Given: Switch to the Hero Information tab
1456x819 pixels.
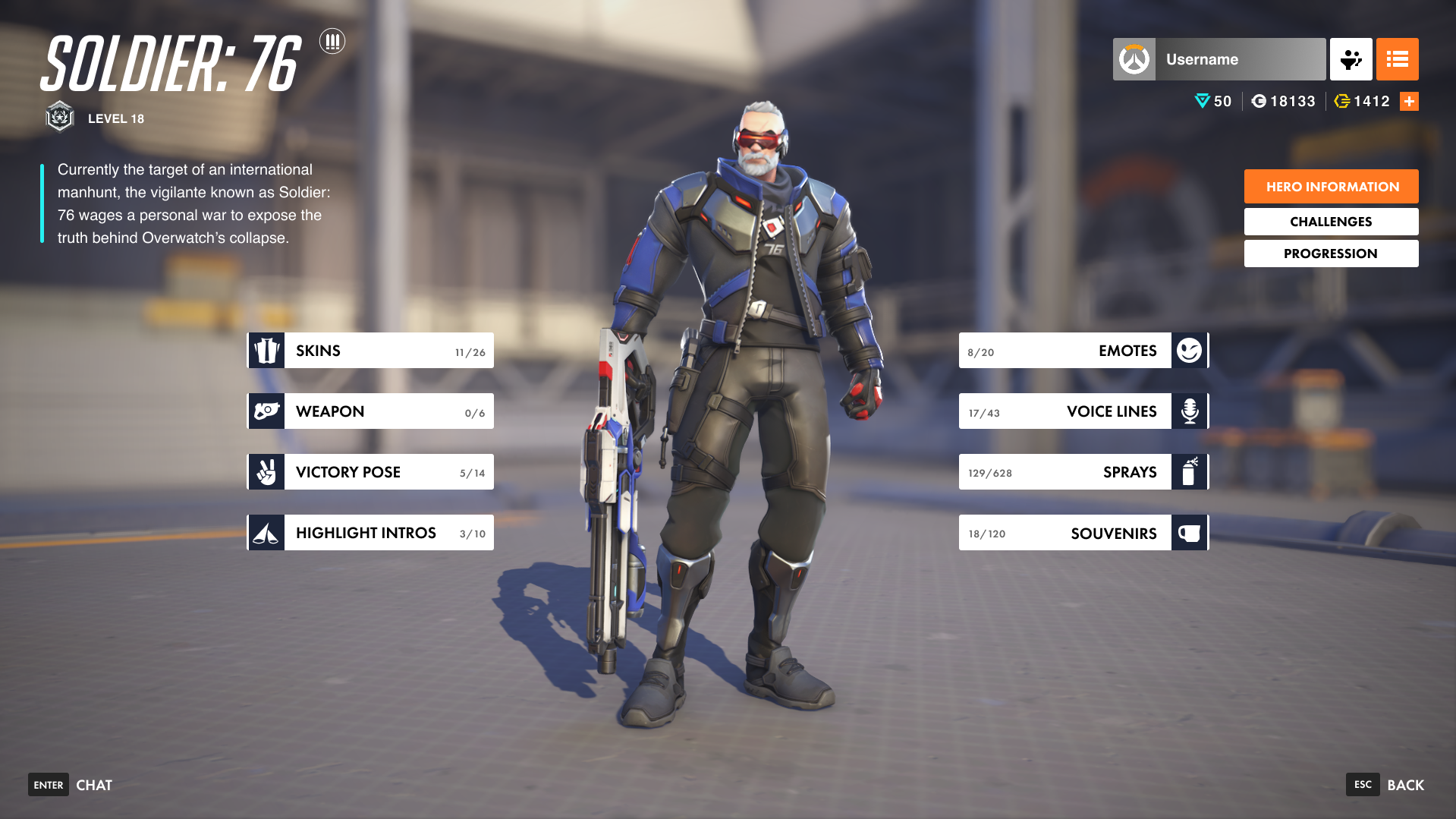Looking at the screenshot, I should [1331, 187].
